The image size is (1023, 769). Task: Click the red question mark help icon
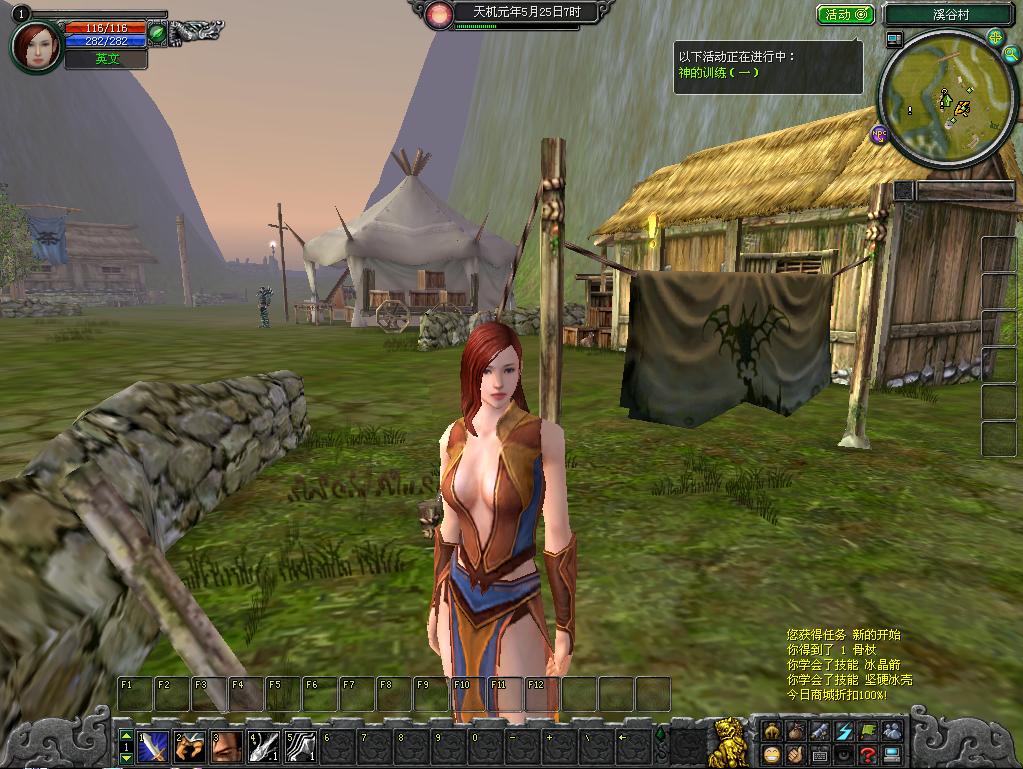pyautogui.click(x=868, y=755)
